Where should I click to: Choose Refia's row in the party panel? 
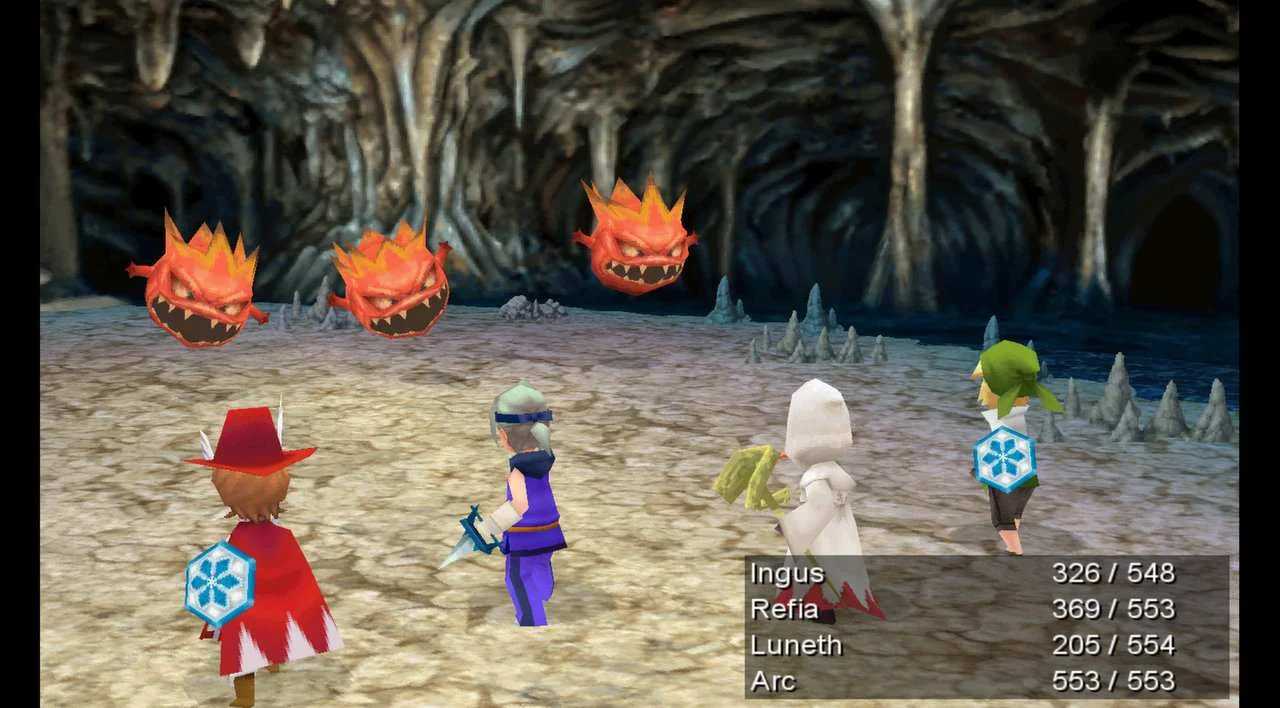(785, 609)
